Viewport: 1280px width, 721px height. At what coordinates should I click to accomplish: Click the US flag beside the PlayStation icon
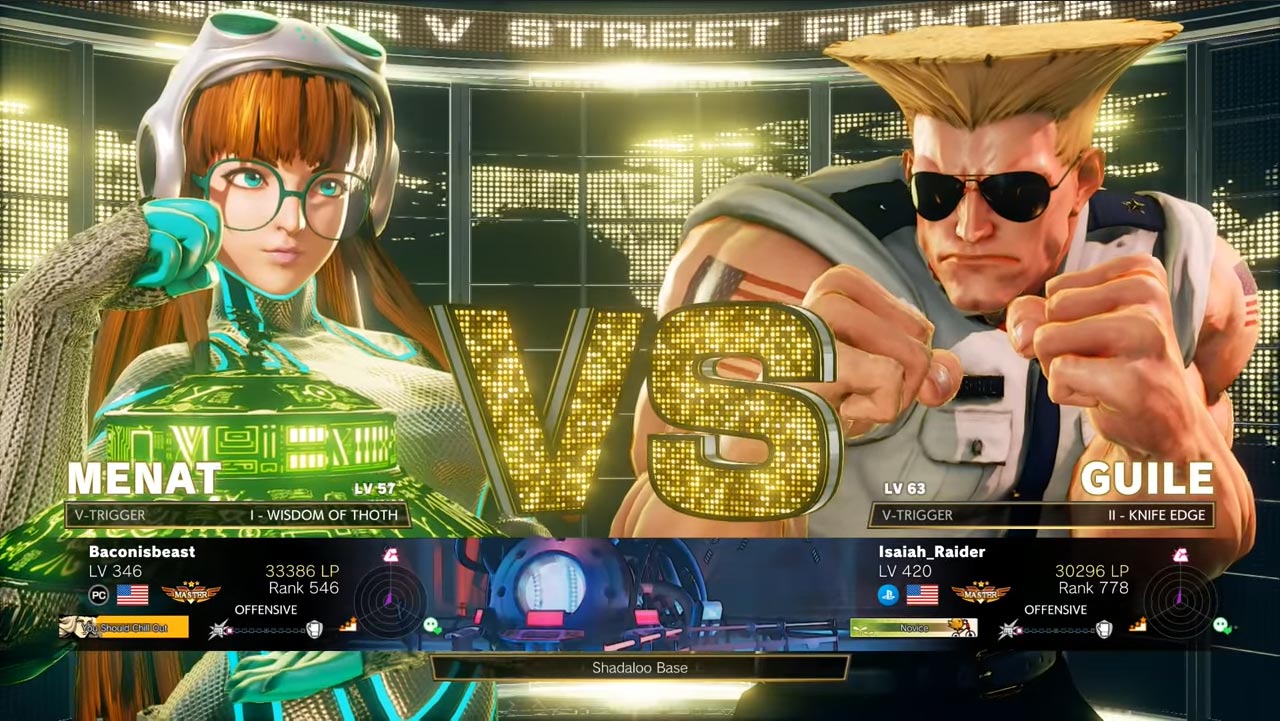click(922, 595)
